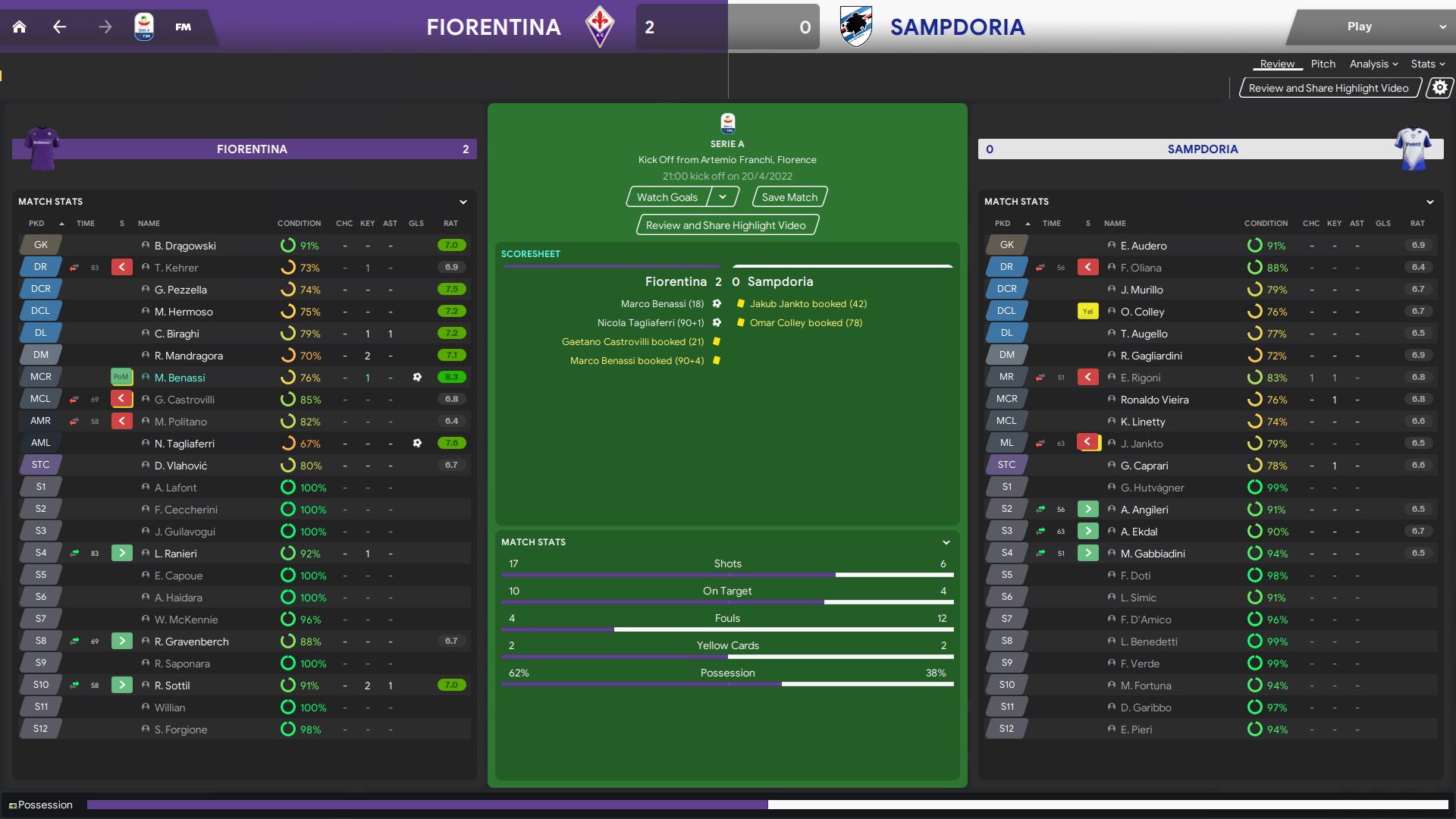1456x819 pixels.
Task: Click the Play button
Action: [x=1359, y=27]
